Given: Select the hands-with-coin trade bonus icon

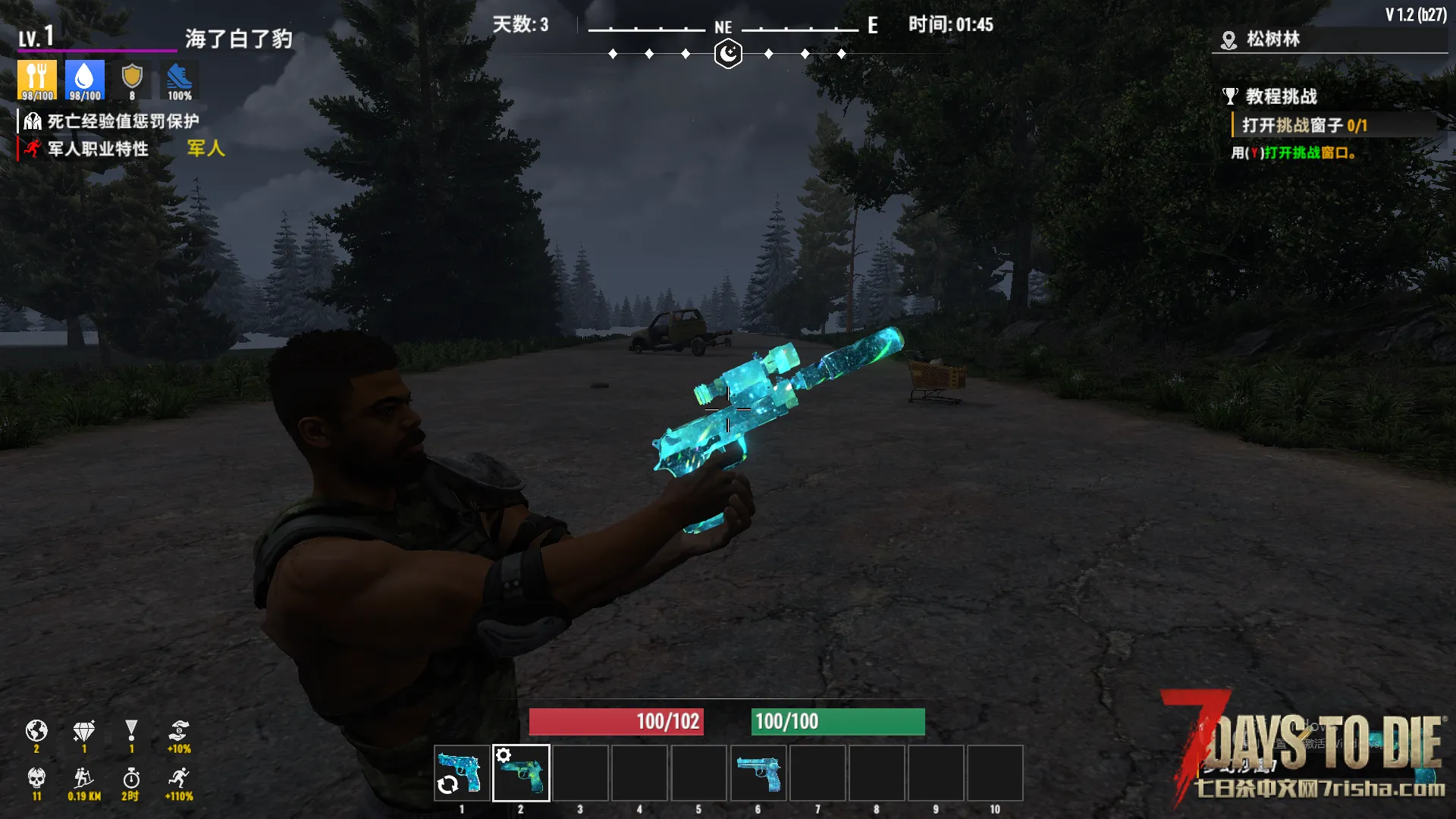Looking at the screenshot, I should click(x=179, y=732).
